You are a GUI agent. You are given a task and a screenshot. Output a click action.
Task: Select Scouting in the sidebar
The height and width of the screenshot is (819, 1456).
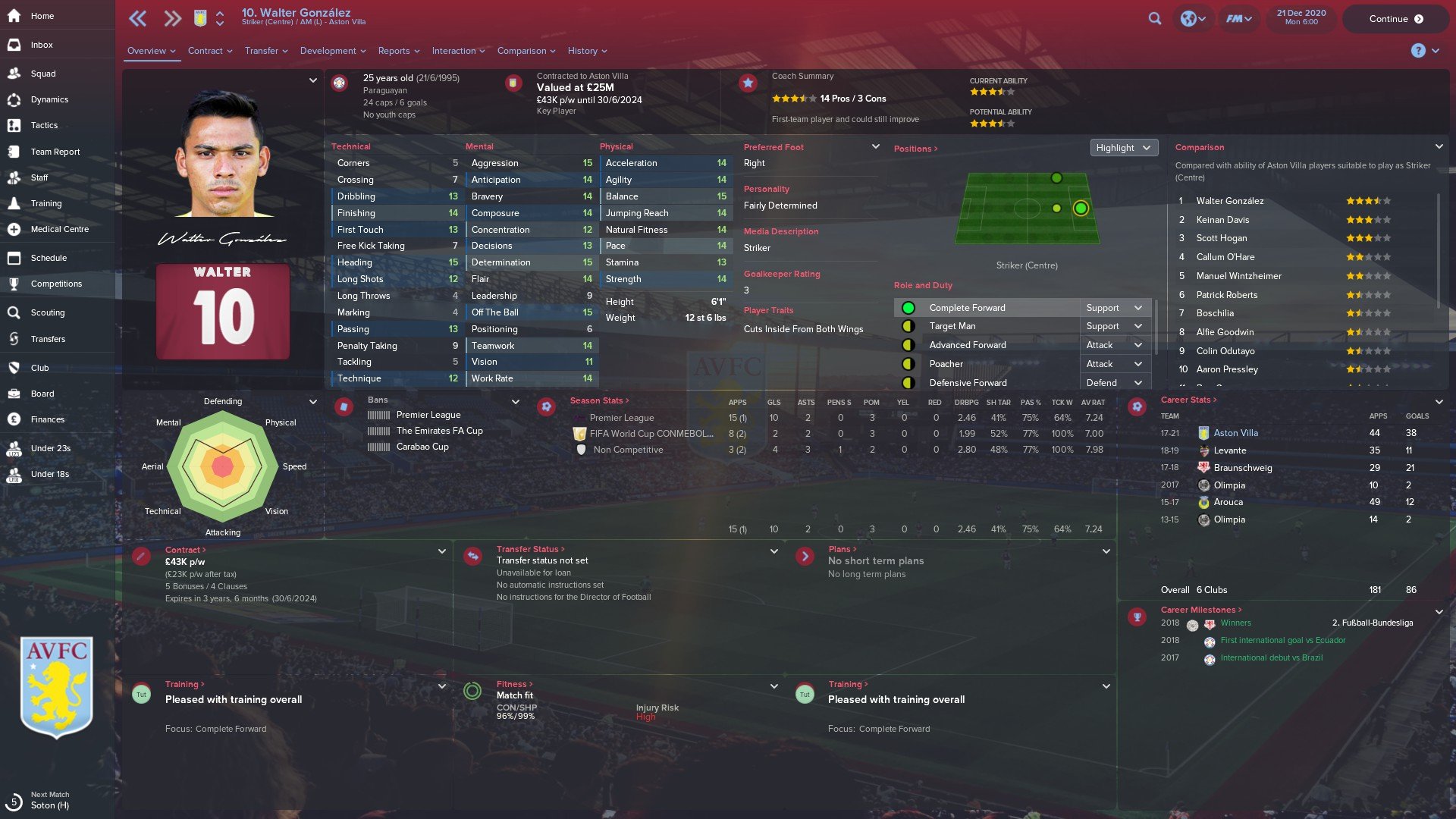pos(48,312)
